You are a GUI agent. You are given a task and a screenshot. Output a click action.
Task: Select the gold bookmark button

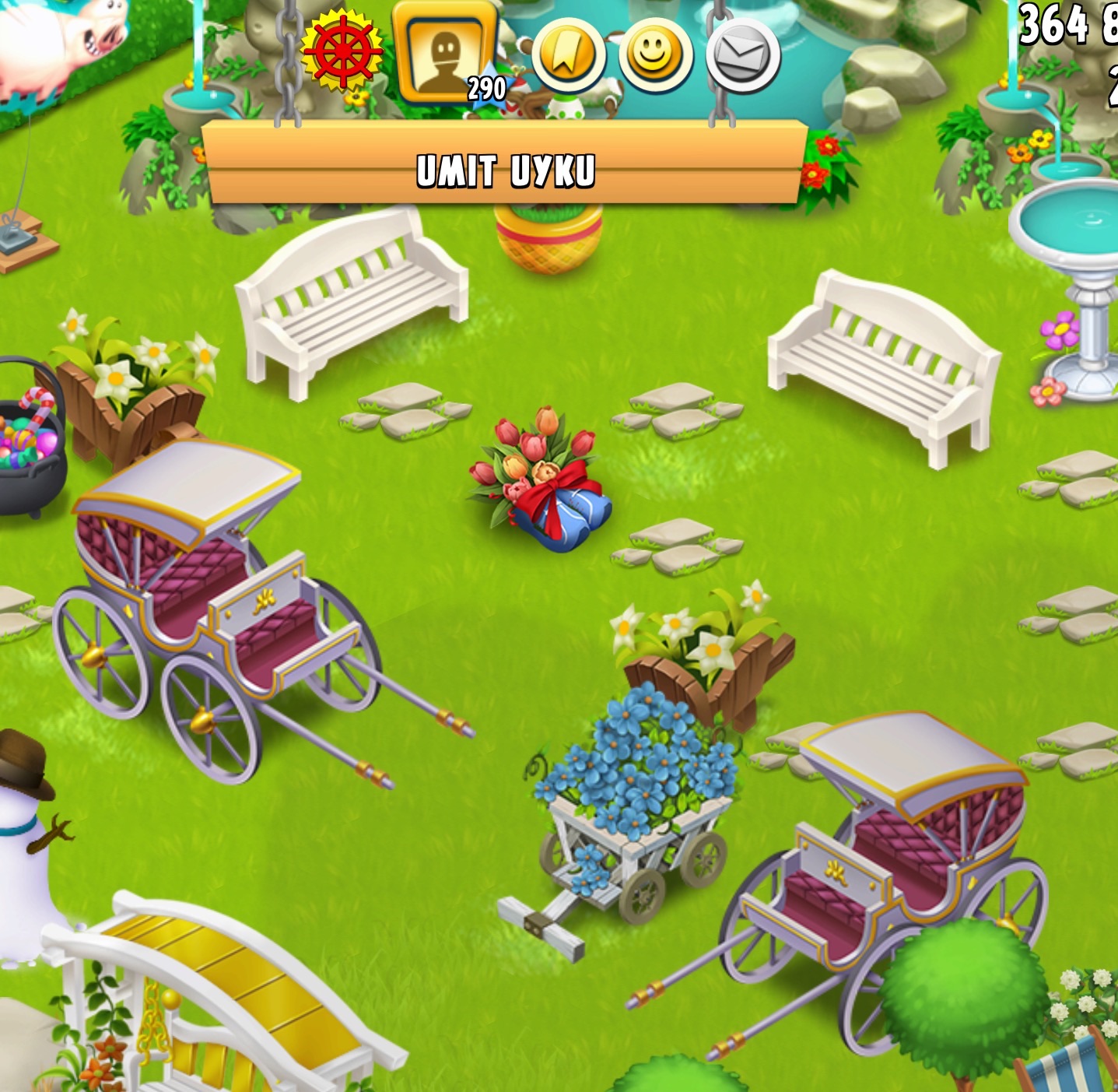click(568, 55)
